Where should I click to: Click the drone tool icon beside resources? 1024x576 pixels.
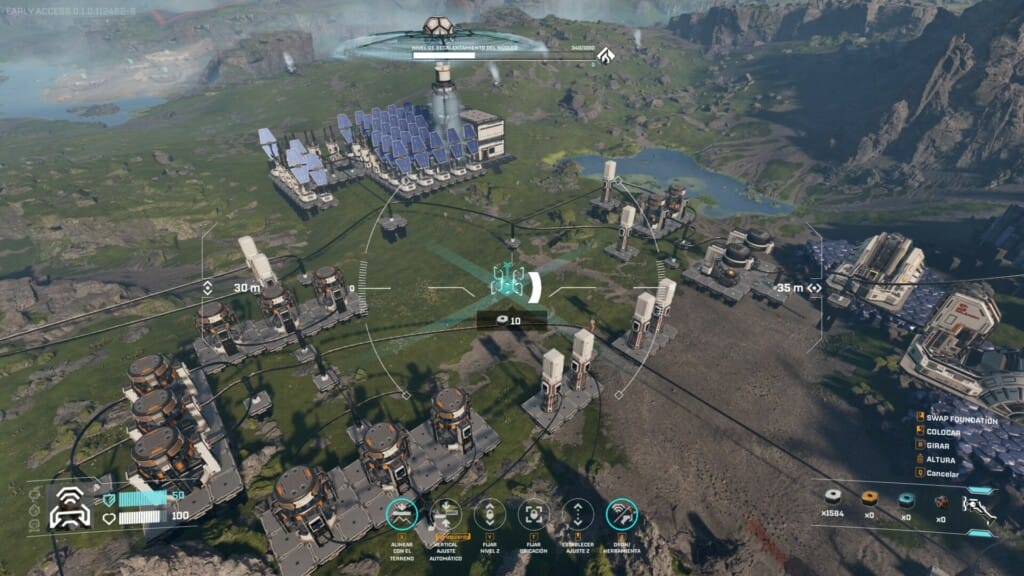(978, 507)
